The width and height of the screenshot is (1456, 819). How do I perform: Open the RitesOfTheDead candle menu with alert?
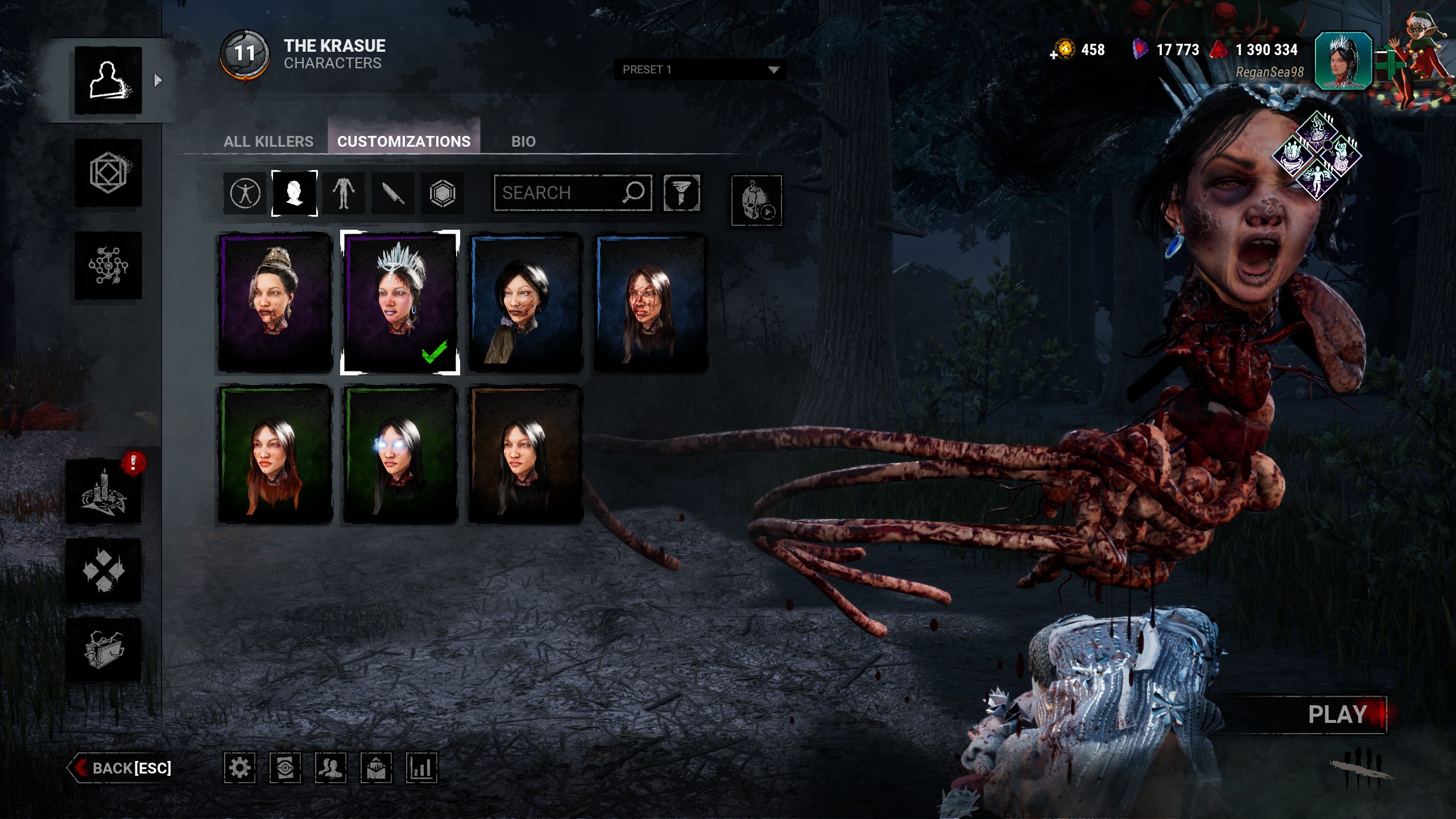pos(104,491)
